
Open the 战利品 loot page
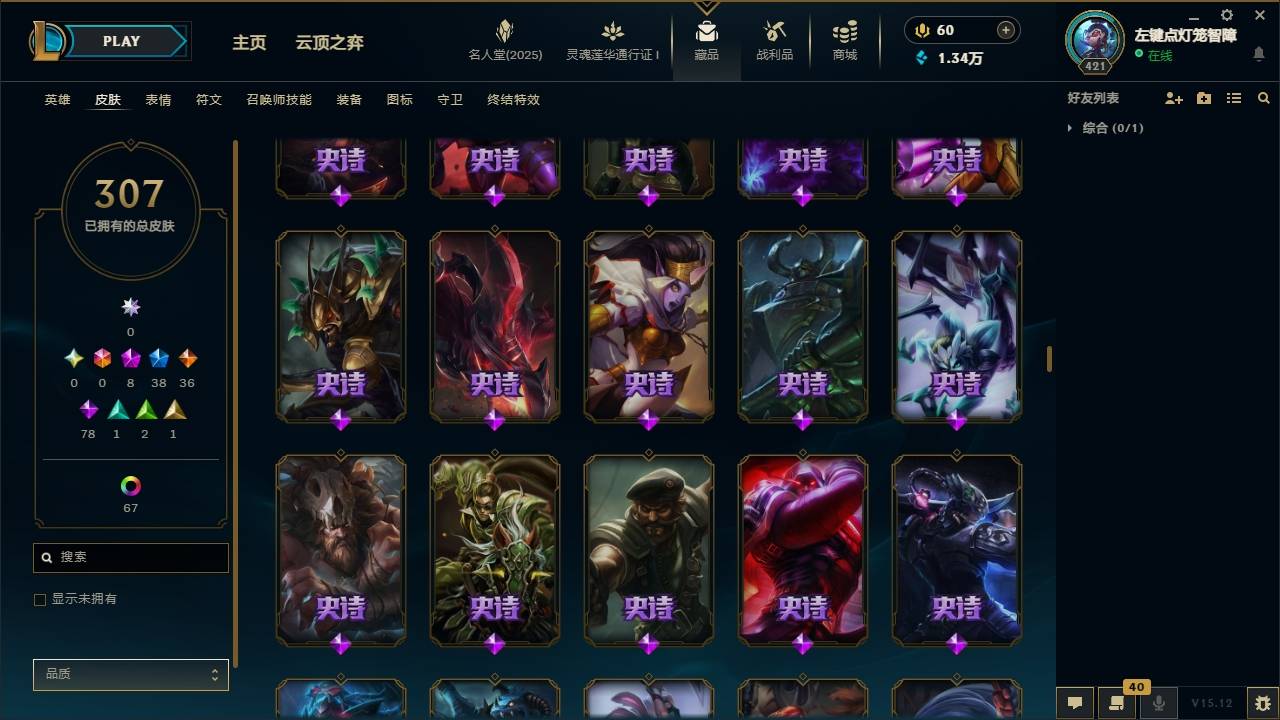775,40
